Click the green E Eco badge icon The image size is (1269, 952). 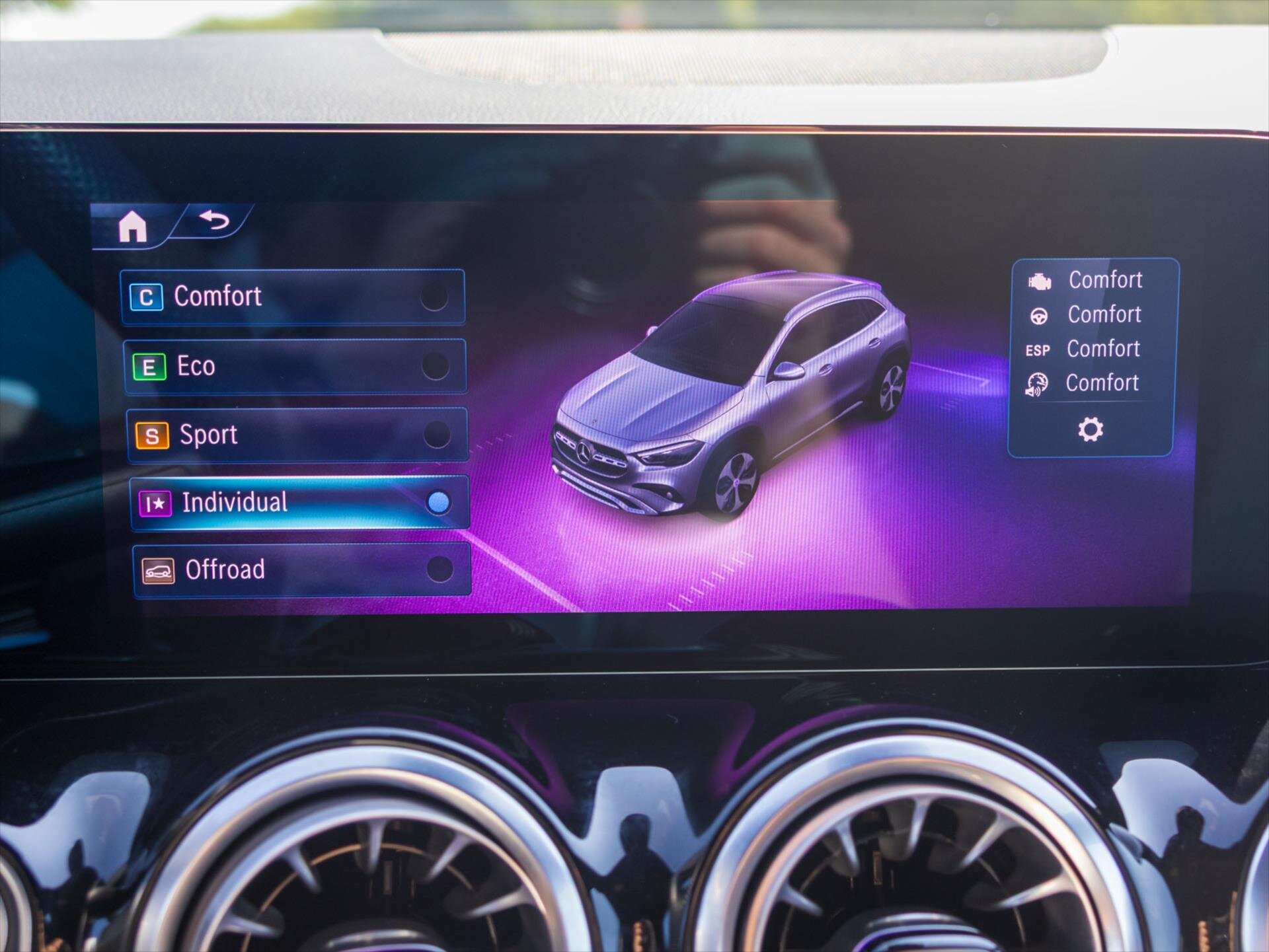[151, 366]
